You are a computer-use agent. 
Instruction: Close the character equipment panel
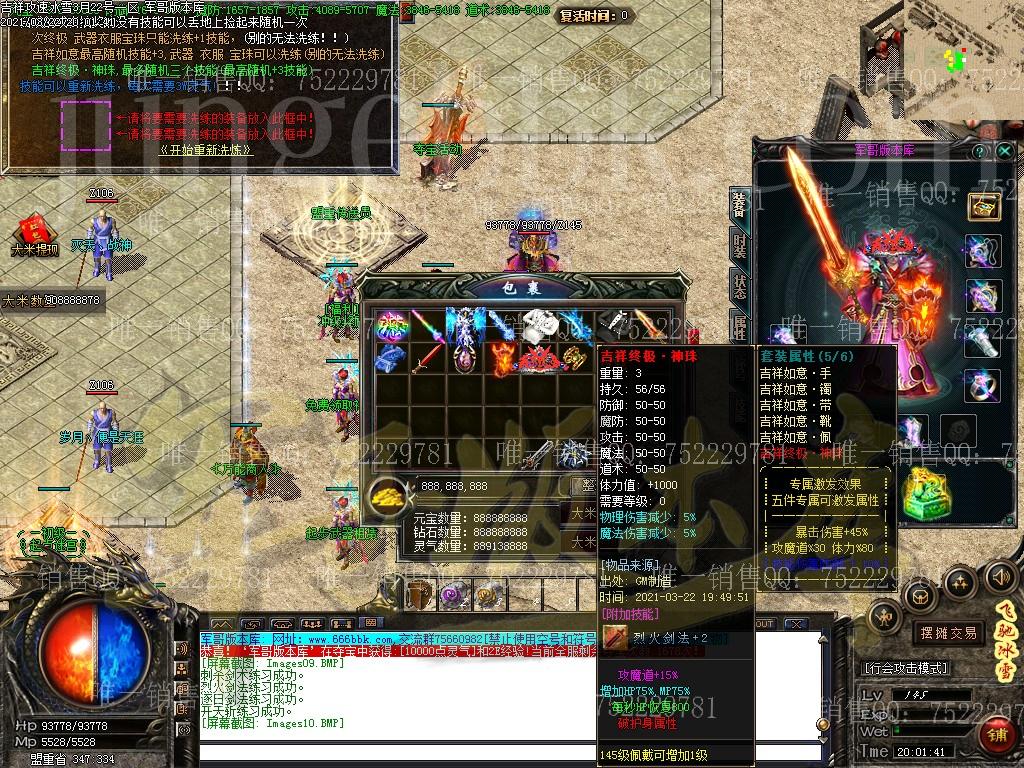point(1004,151)
